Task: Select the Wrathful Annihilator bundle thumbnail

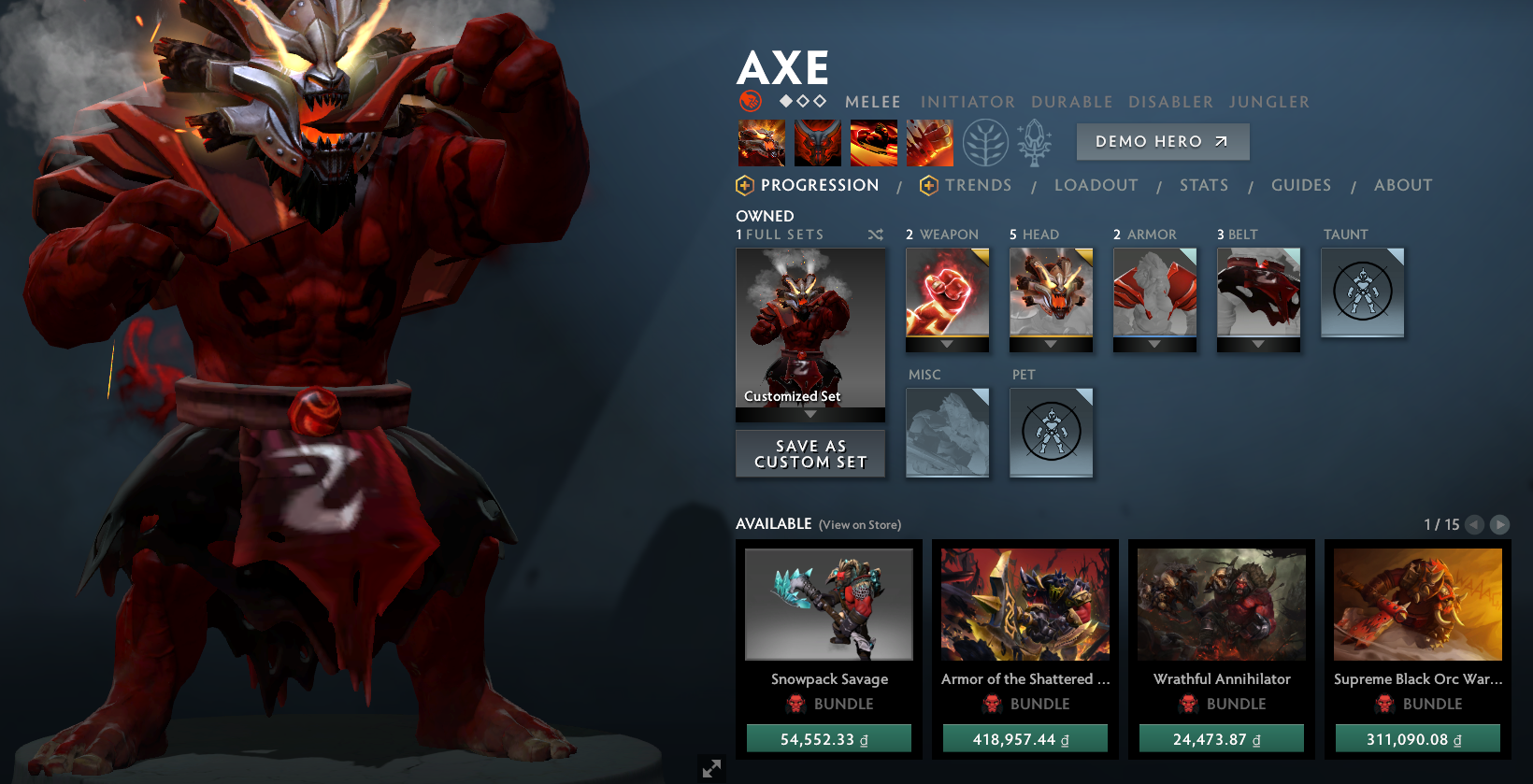Action: pos(1221,604)
